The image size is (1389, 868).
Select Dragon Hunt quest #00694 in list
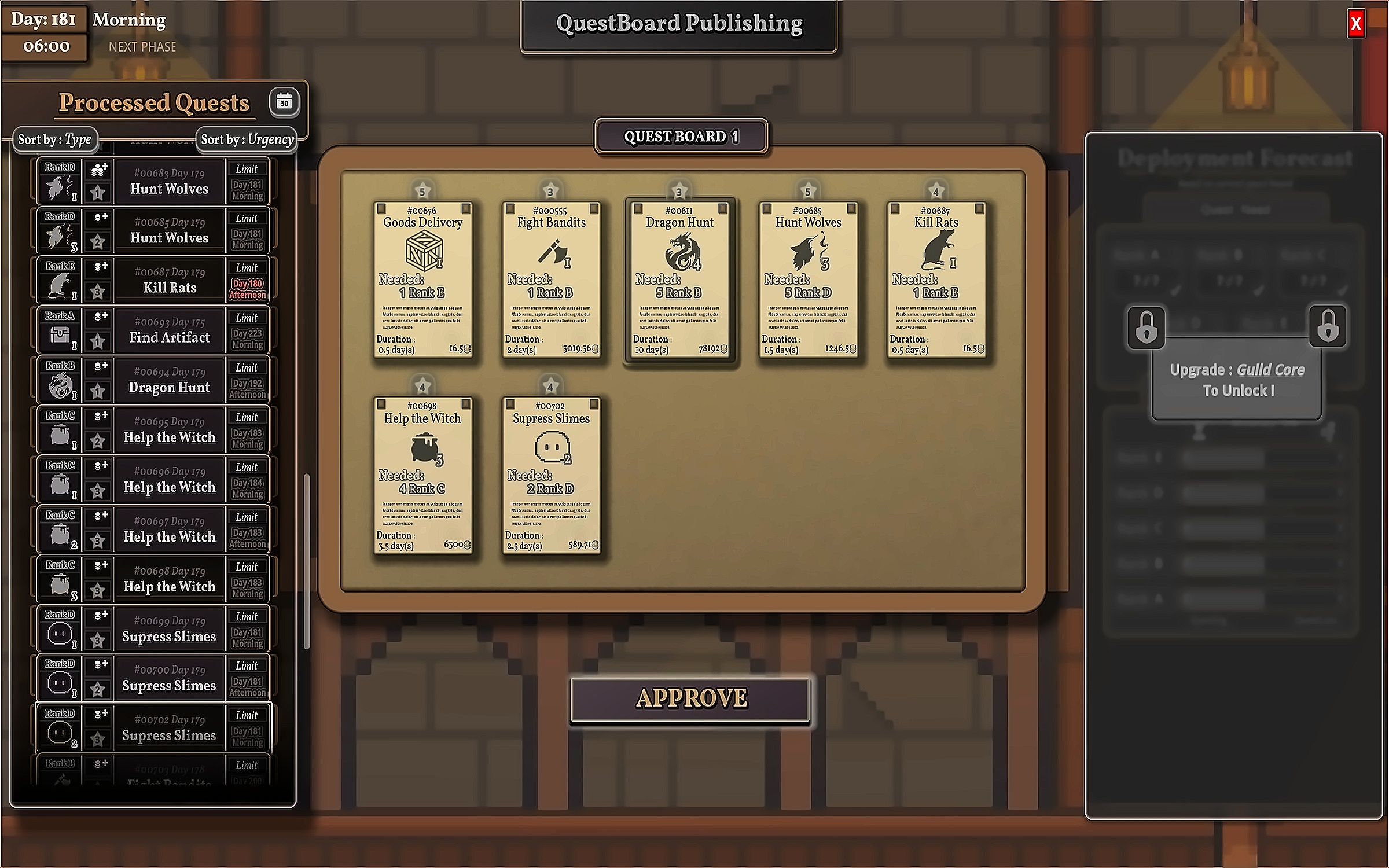click(169, 380)
